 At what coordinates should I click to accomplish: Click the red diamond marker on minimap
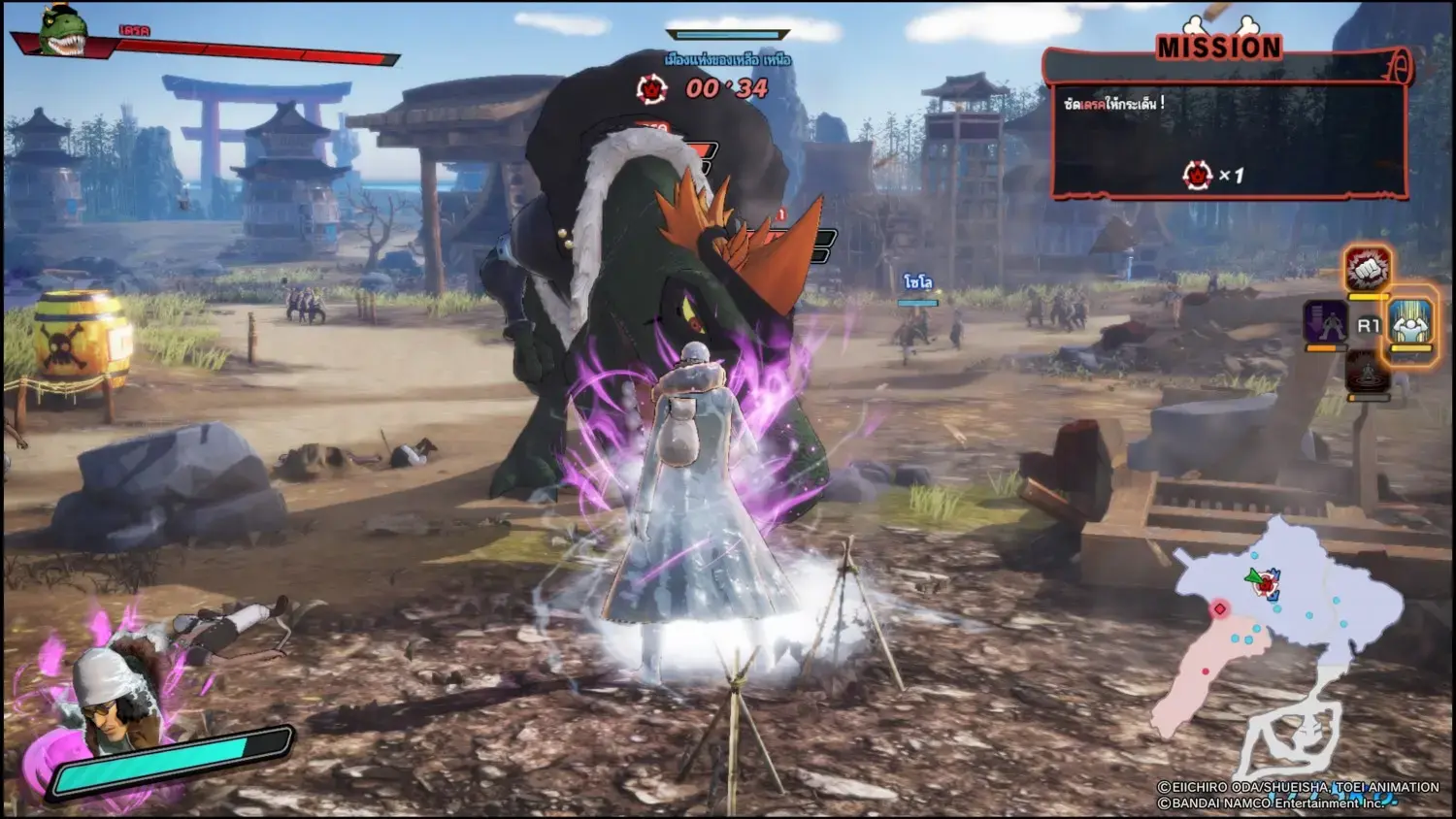point(1220,608)
